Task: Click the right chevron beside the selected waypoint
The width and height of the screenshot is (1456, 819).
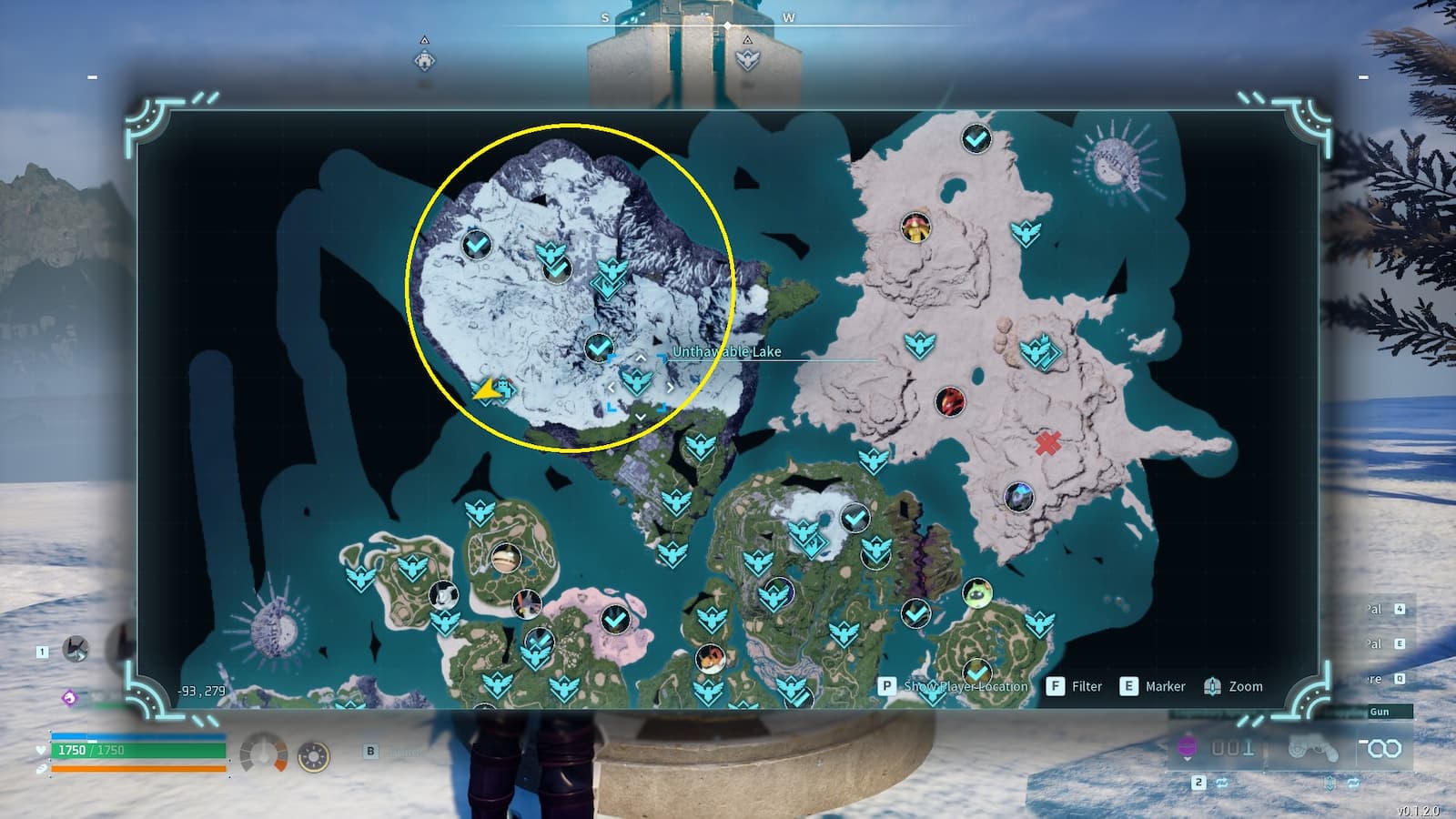Action: click(x=671, y=388)
